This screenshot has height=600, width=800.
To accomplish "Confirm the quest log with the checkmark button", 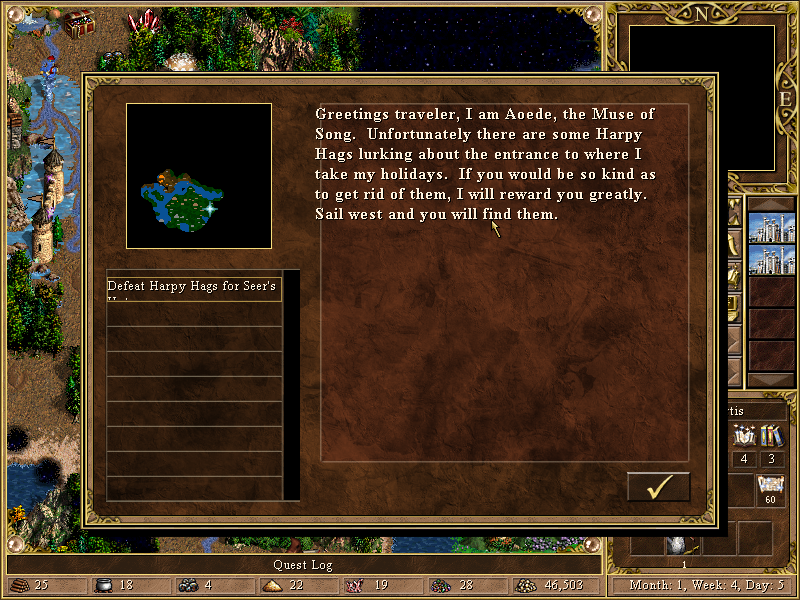I will (658, 486).
